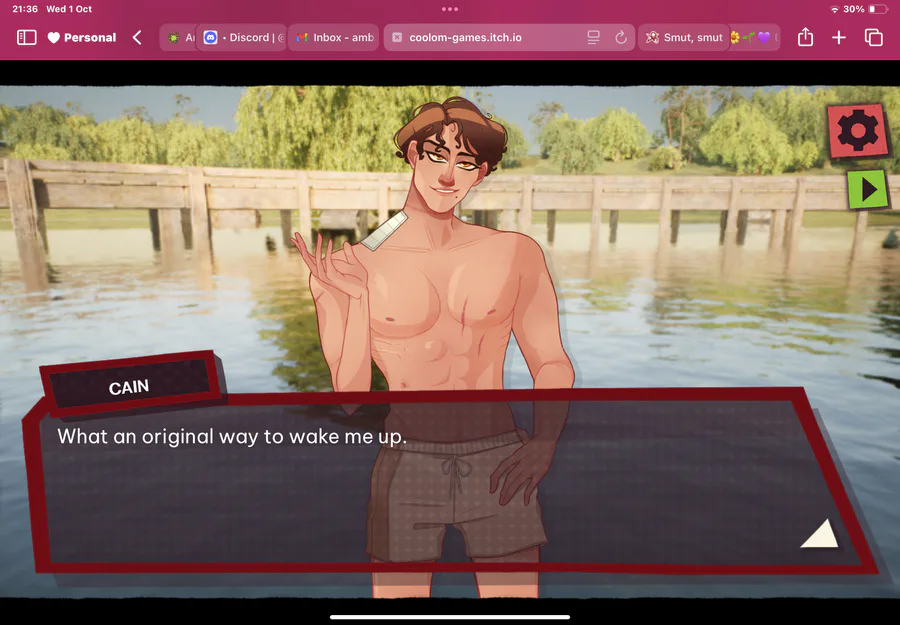Switch to the Discord browser tab
Screen dimensions: 900x625
click(243, 38)
